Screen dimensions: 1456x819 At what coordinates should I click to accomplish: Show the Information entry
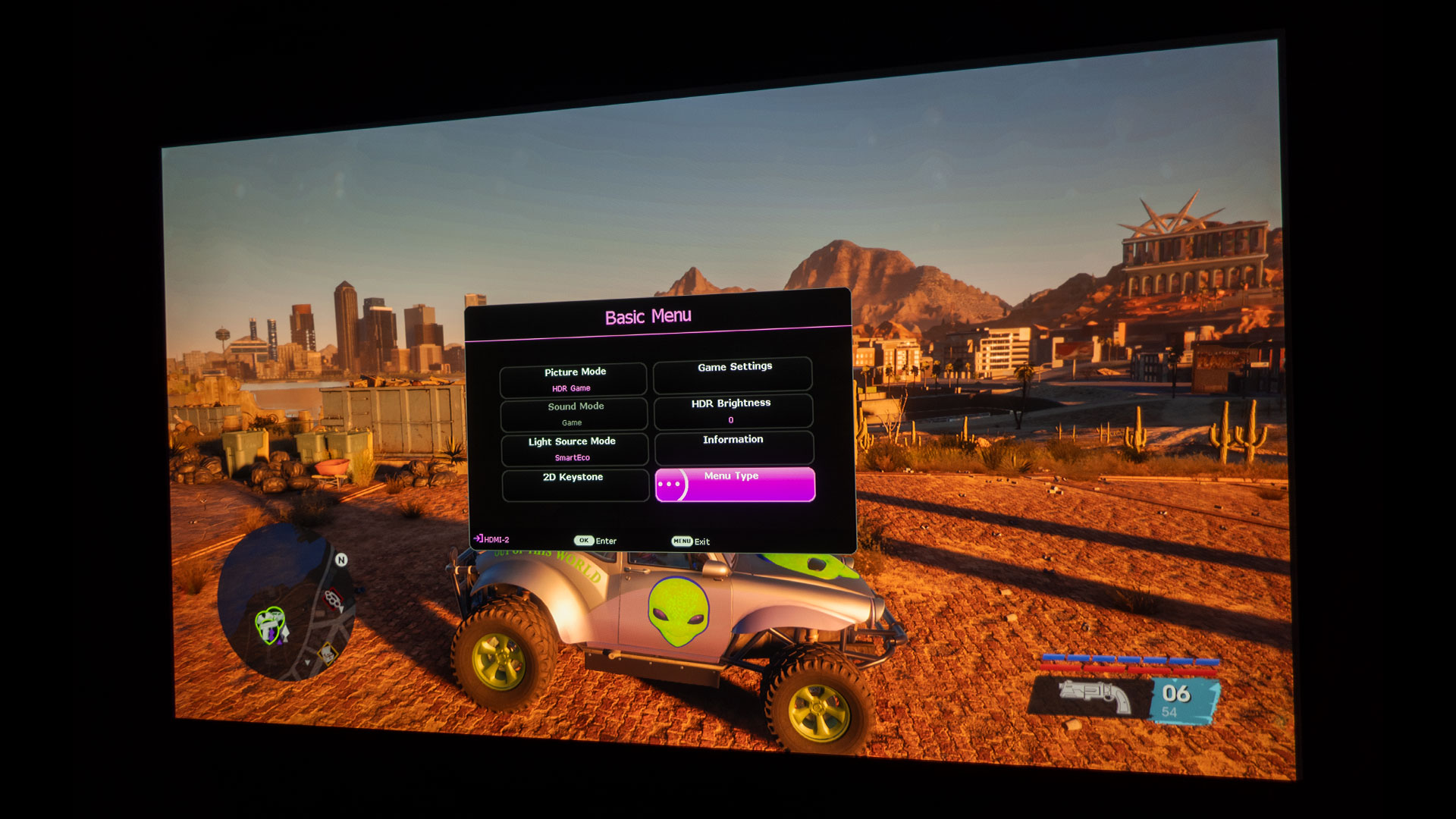[x=734, y=447]
